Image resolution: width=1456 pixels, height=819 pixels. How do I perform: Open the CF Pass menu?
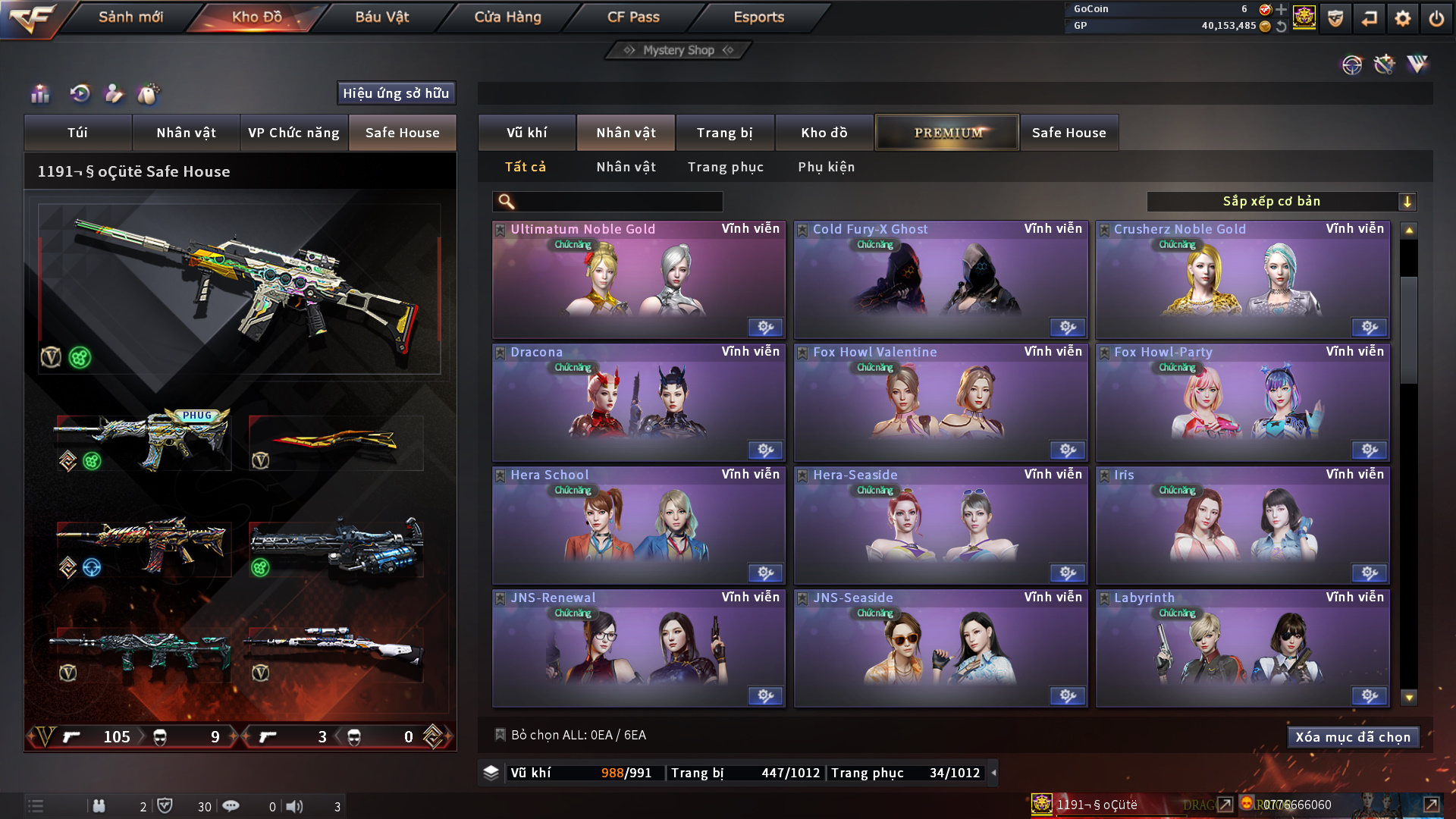(x=633, y=17)
